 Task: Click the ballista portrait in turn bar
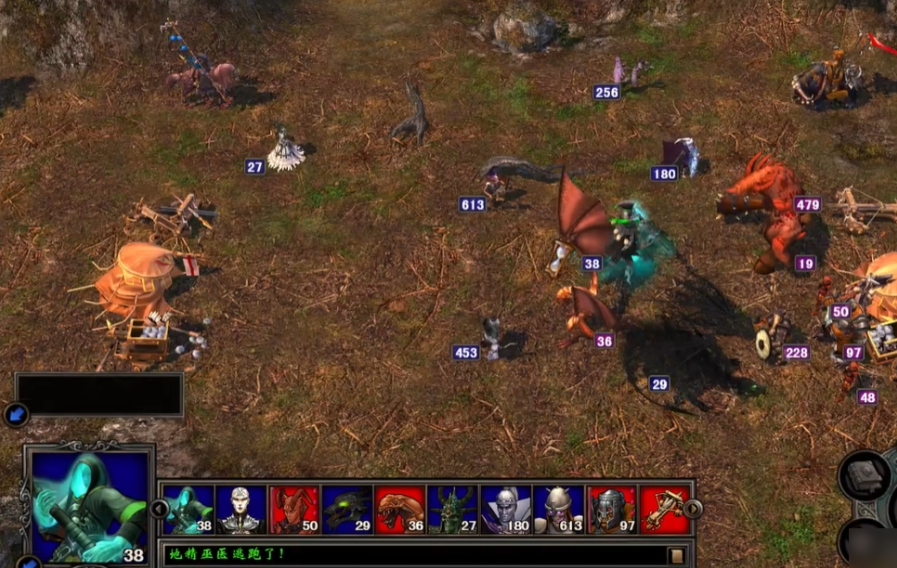click(664, 510)
